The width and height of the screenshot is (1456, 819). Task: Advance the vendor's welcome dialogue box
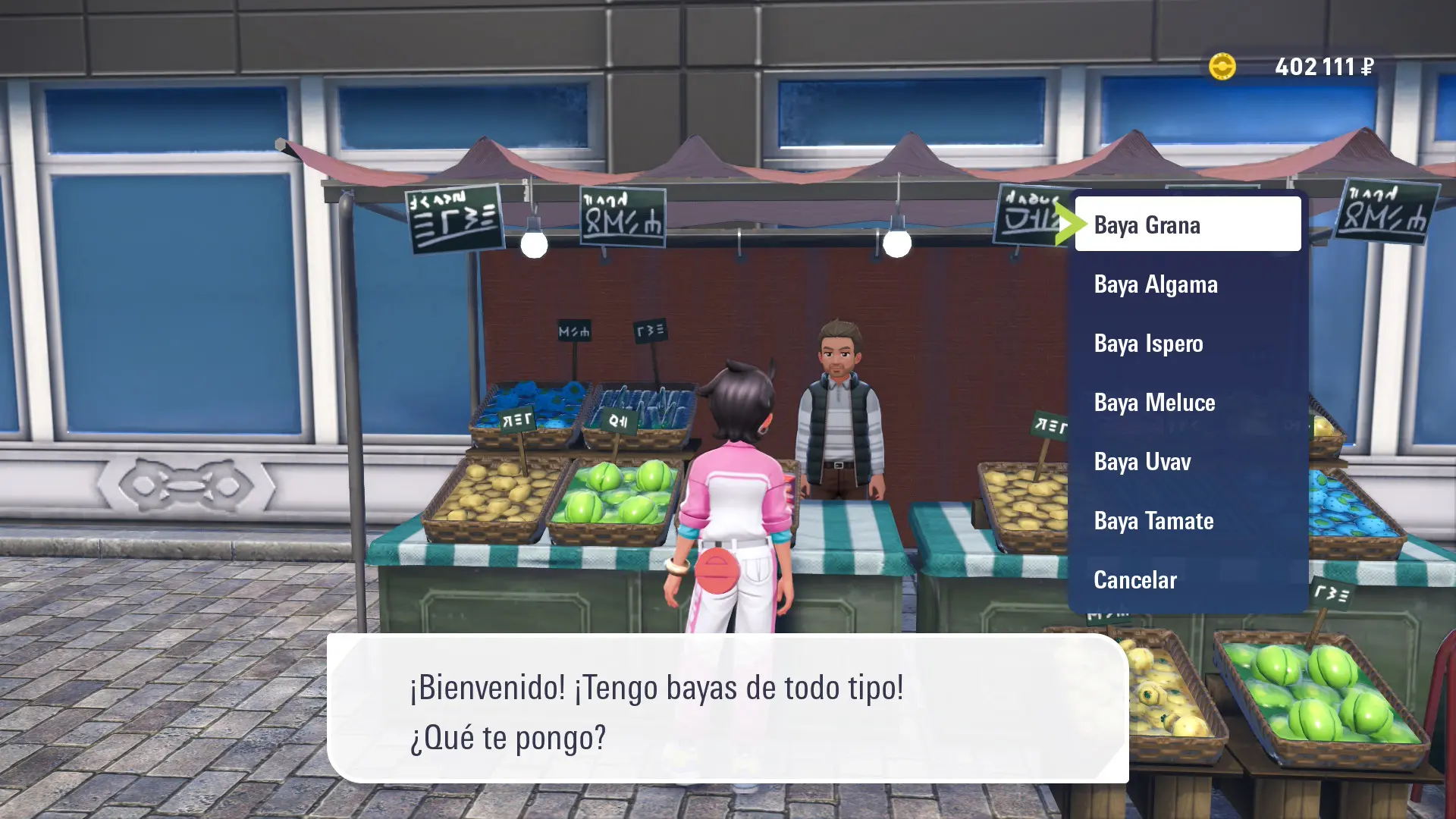pyautogui.click(x=726, y=710)
